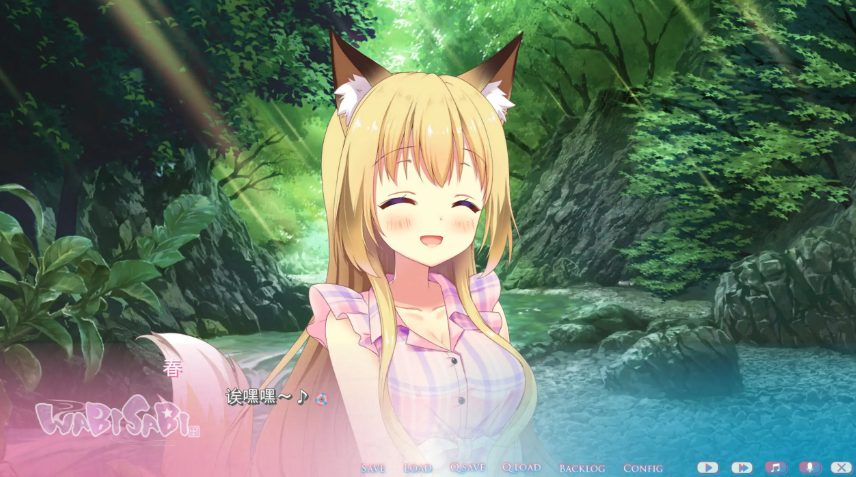The height and width of the screenshot is (477, 856).
Task: Toggle auto-play with the play icon
Action: tap(708, 467)
